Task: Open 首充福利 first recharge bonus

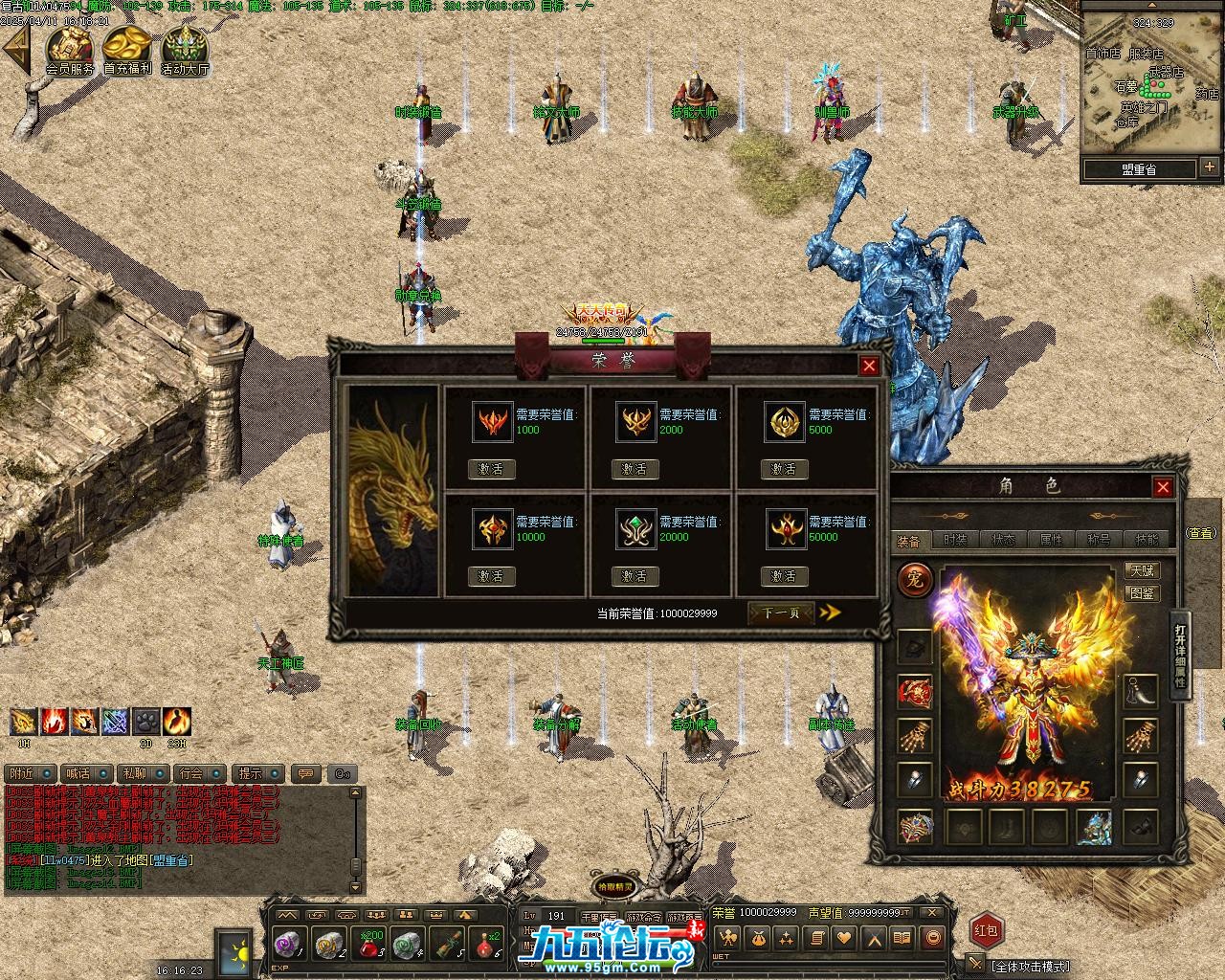Action: pos(127,49)
